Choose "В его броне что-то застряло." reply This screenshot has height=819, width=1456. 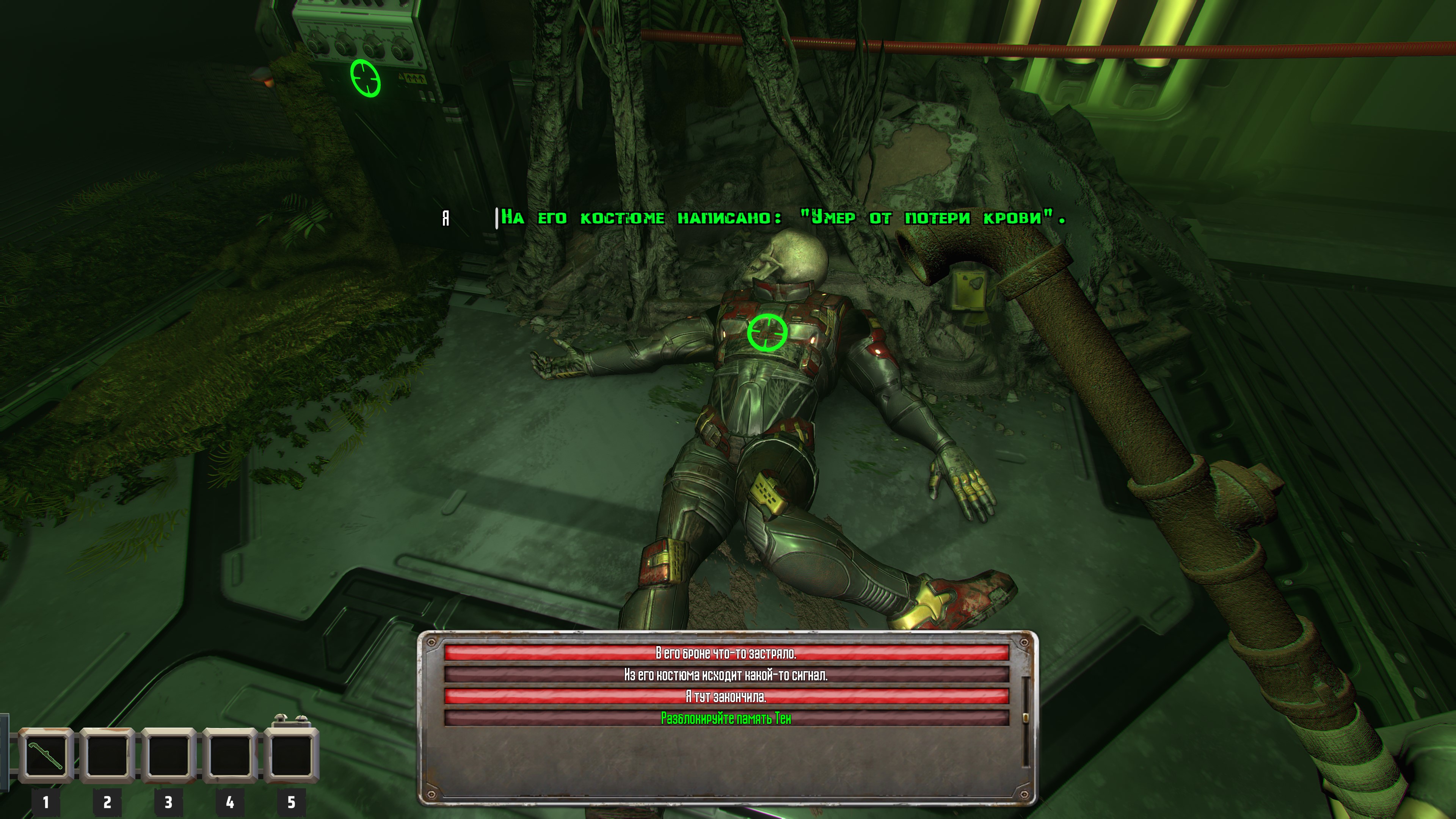(726, 653)
